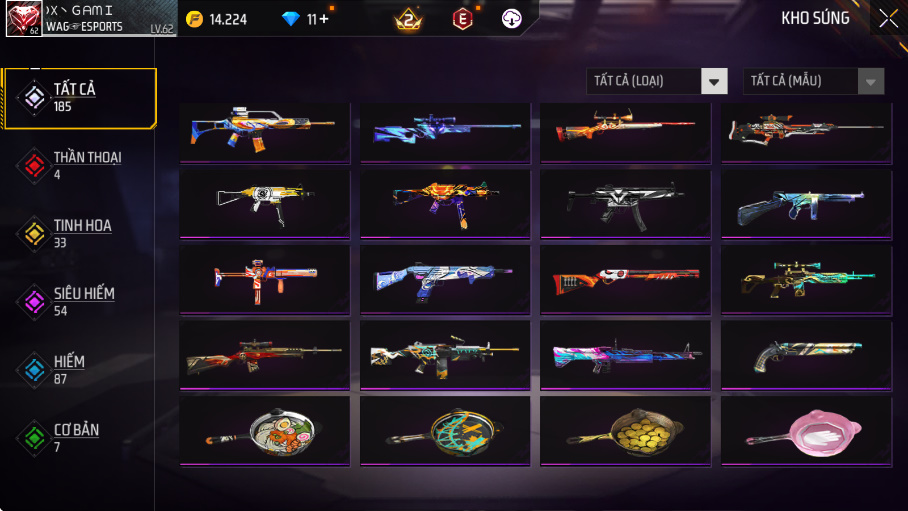
Task: Pick the gold coin-filled pan skin
Action: pos(625,431)
